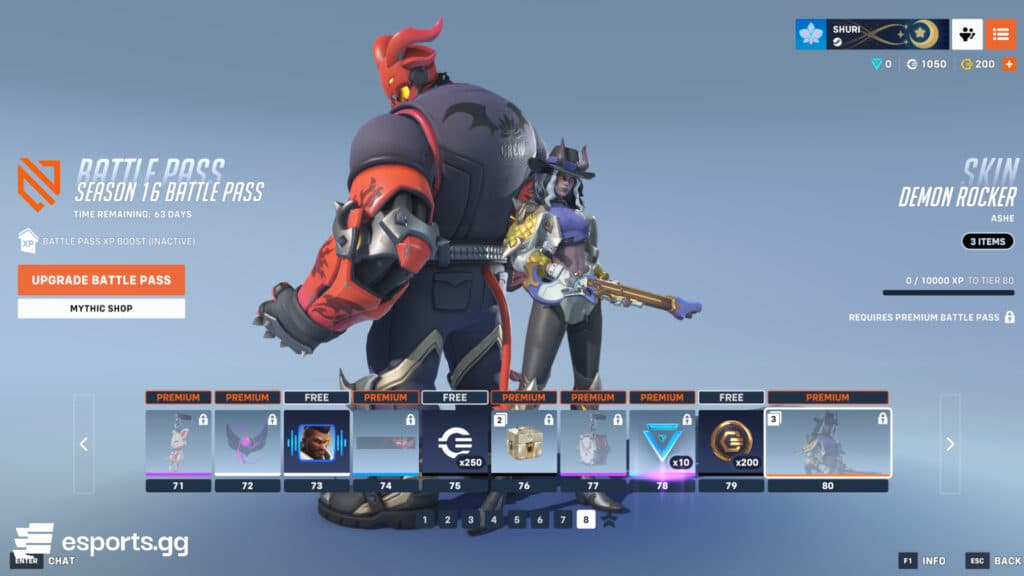Choose the x200 coins reward at tier 79
Viewport: 1024px width, 576px height.
coord(731,441)
